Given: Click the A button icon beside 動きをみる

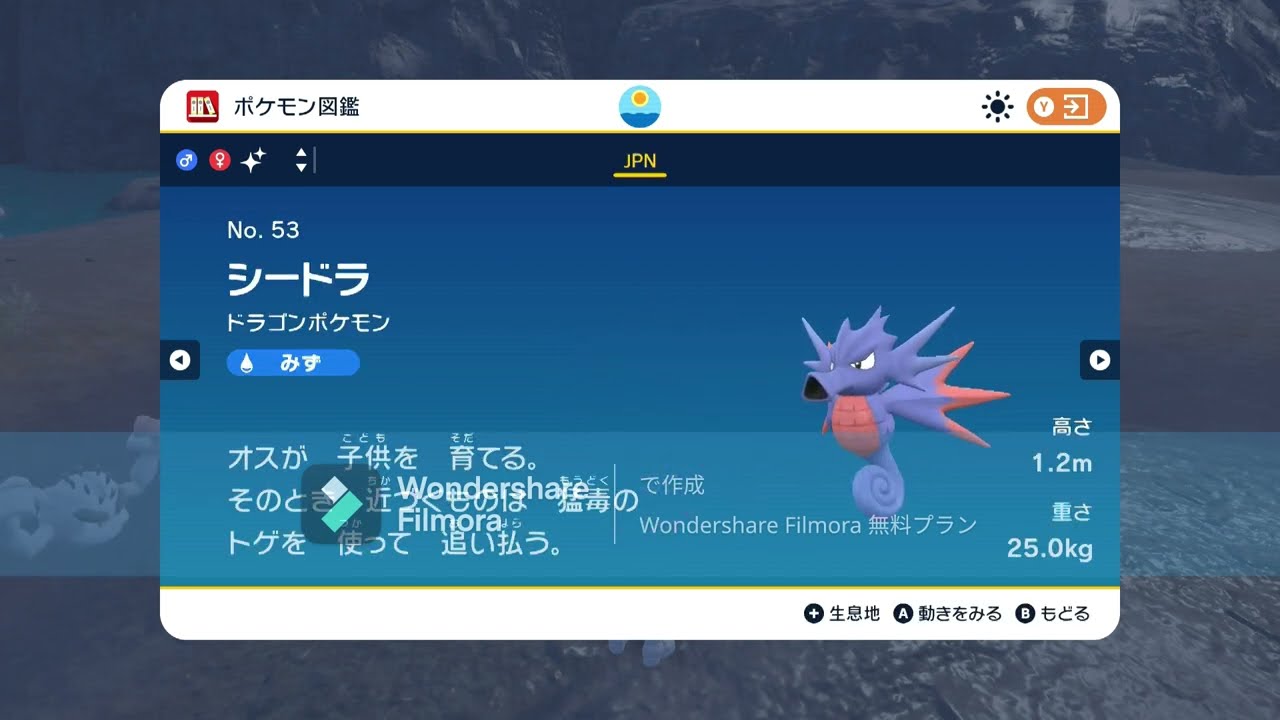Looking at the screenshot, I should tap(902, 613).
